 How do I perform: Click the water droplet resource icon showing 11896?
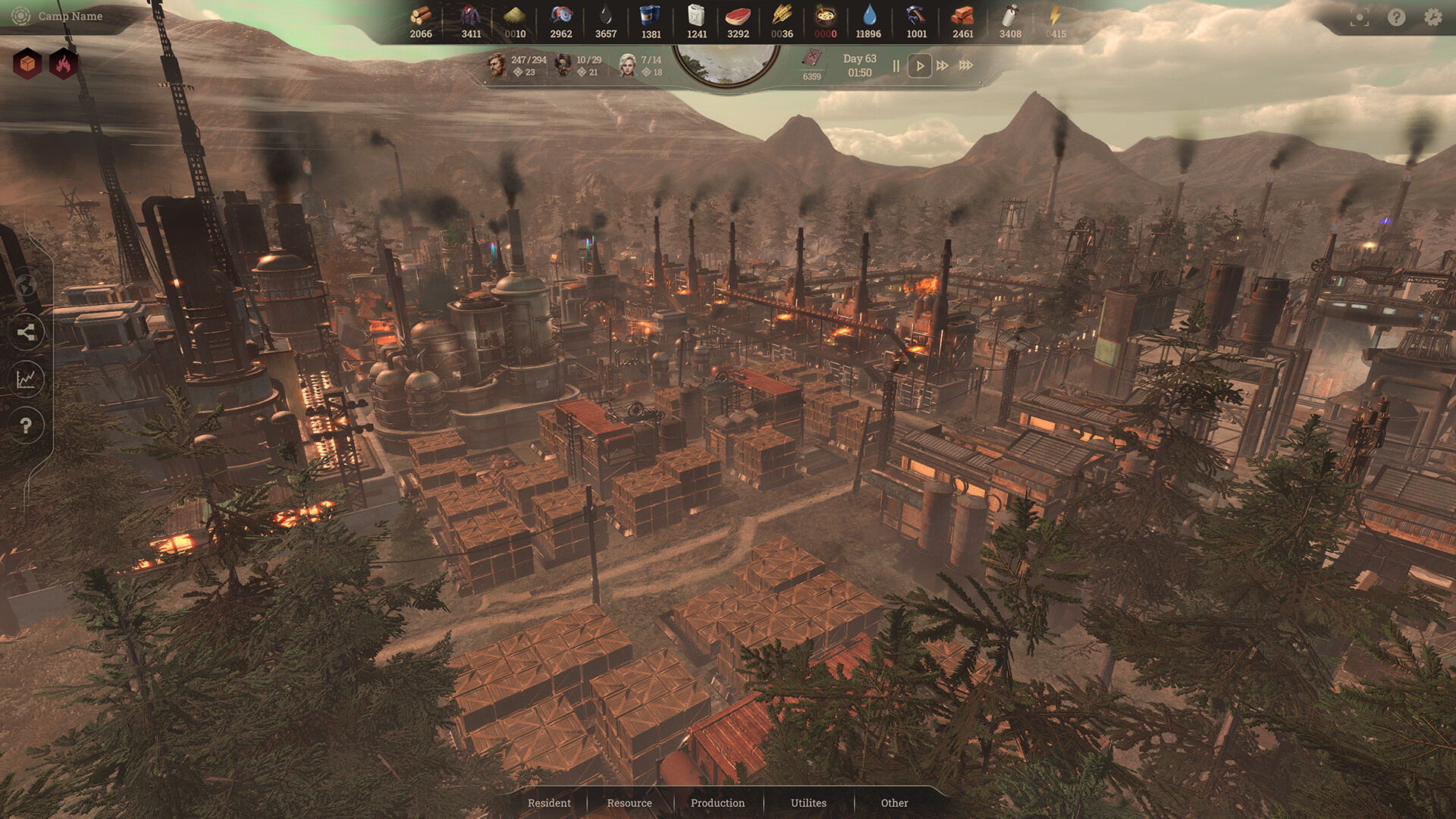tap(871, 17)
